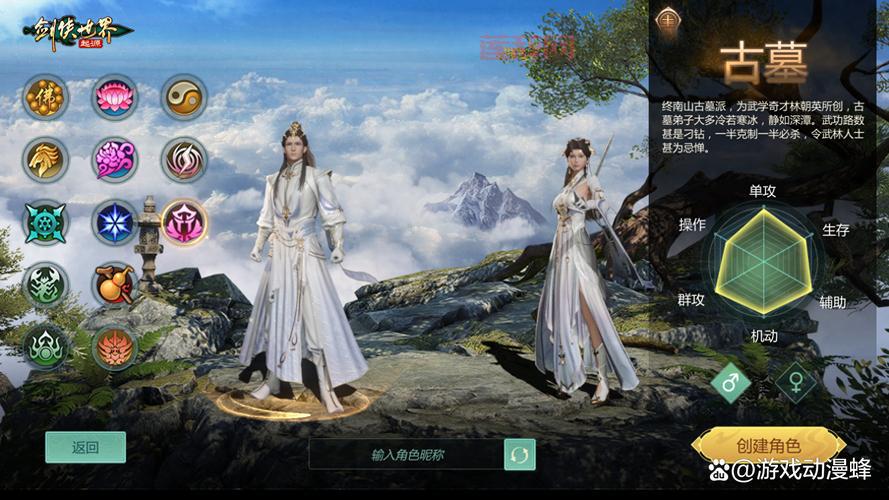889x500 pixels.
Task: Click the character nickname input field
Action: tap(406, 454)
